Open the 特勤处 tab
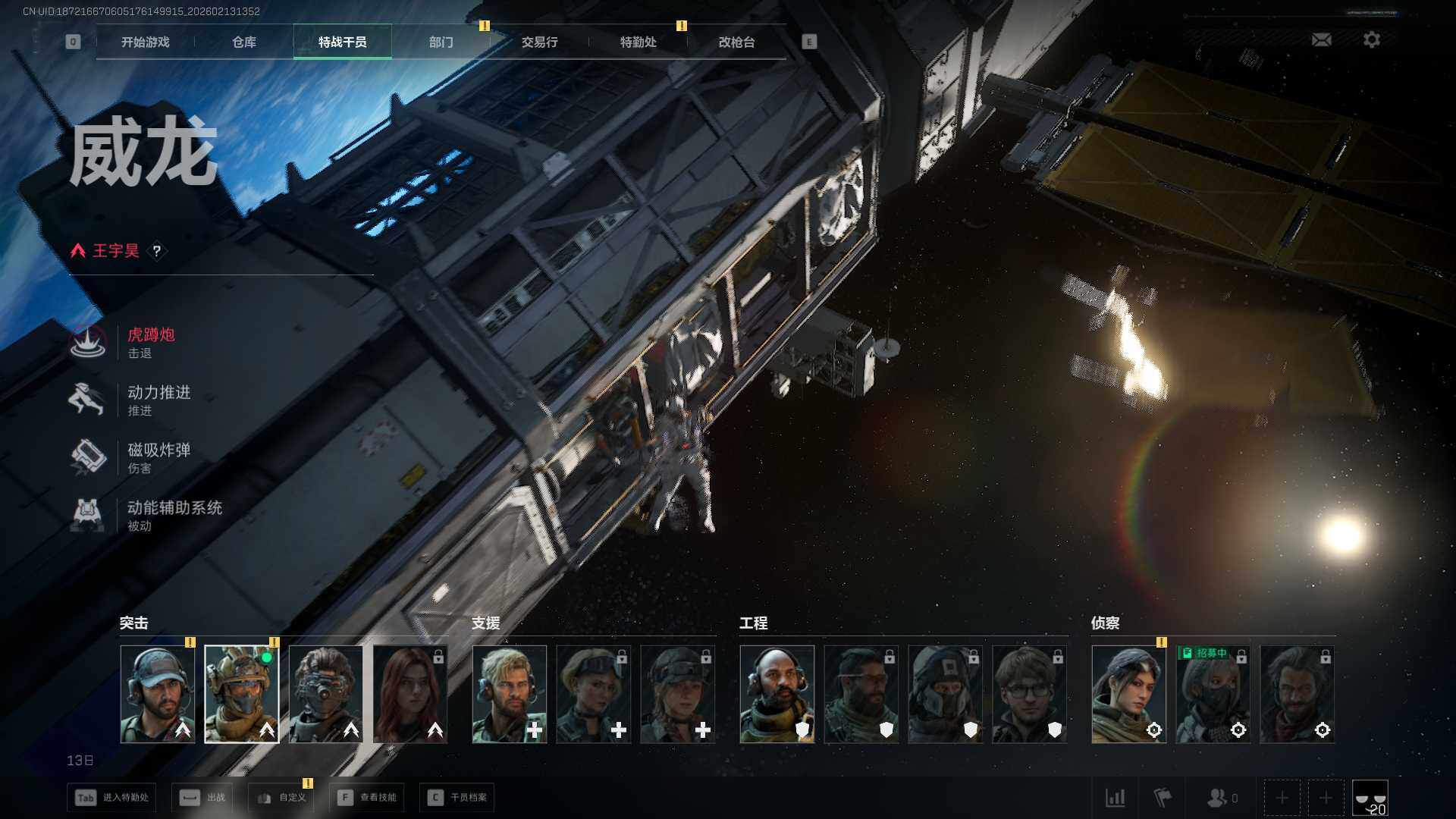This screenshot has height=819, width=1456. pos(639,42)
